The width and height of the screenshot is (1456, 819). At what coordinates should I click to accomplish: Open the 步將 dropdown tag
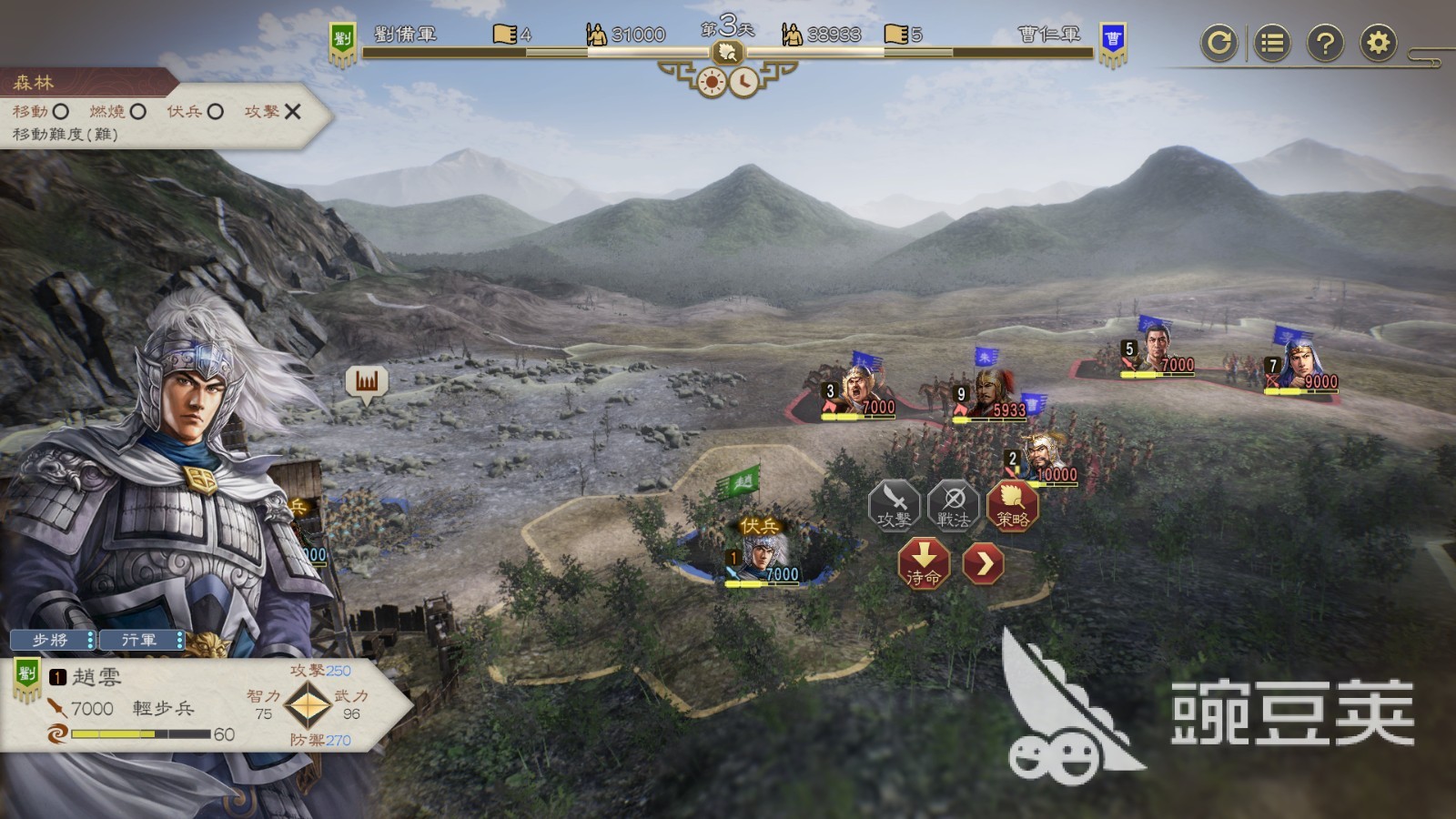tap(53, 641)
